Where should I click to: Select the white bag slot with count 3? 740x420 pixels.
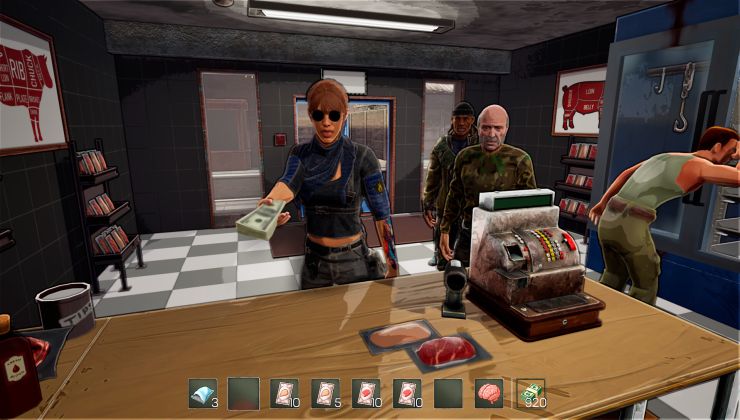203,393
